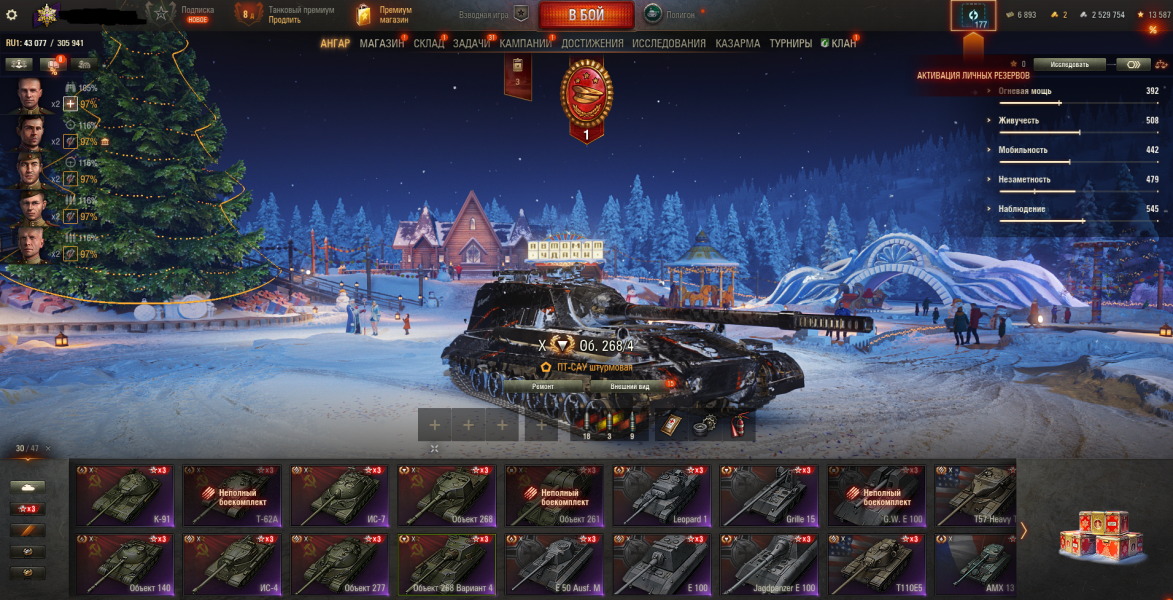Open the Внешний вид exterior customization
Image resolution: width=1173 pixels, height=600 pixels.
click(630, 385)
